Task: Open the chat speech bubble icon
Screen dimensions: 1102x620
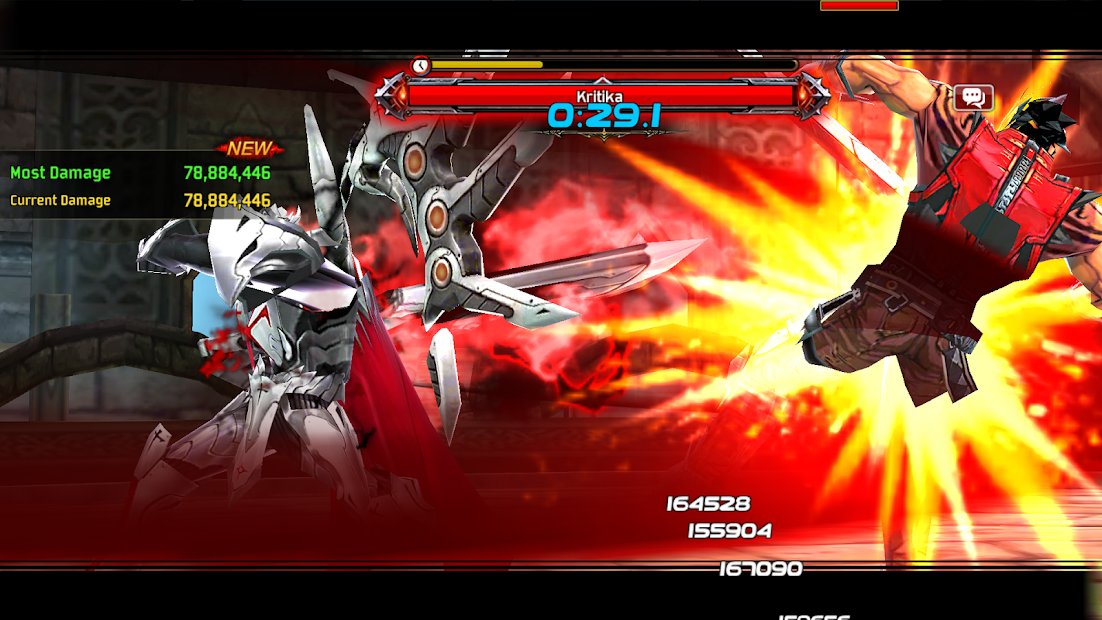Action: [x=972, y=97]
